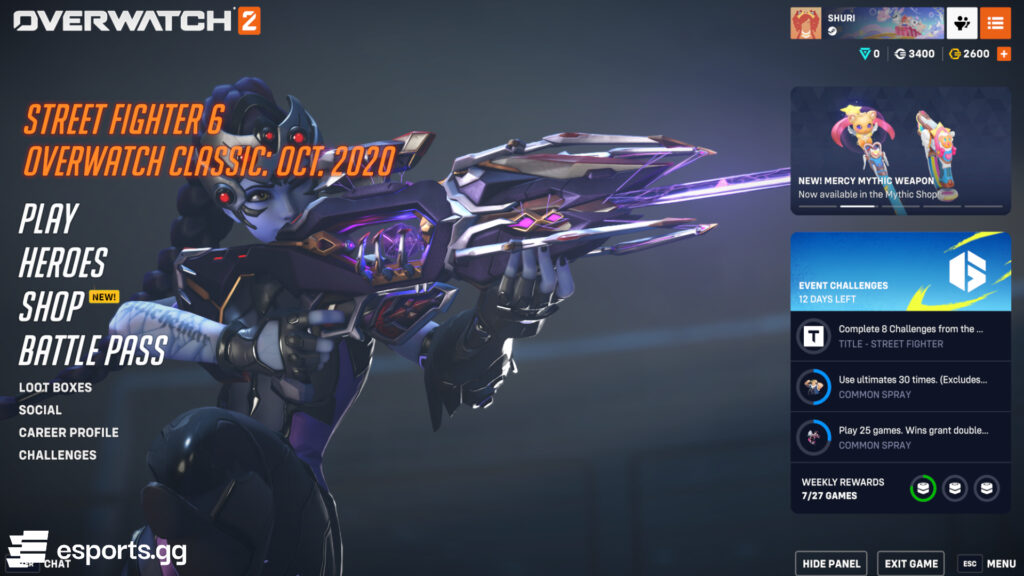Open the Shop
Image resolution: width=1024 pixels, height=576 pixels.
point(51,306)
